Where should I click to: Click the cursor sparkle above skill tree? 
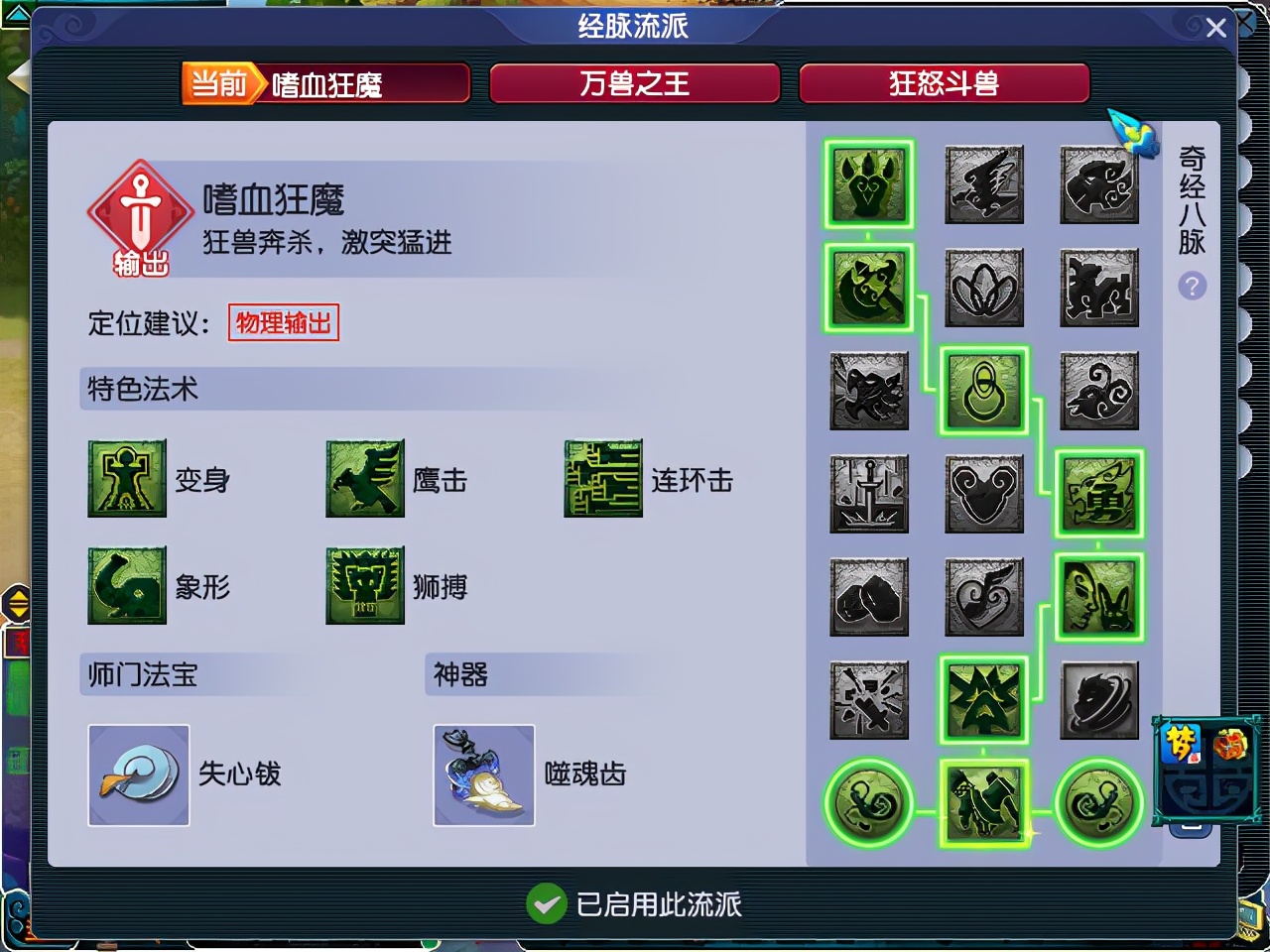[1134, 136]
